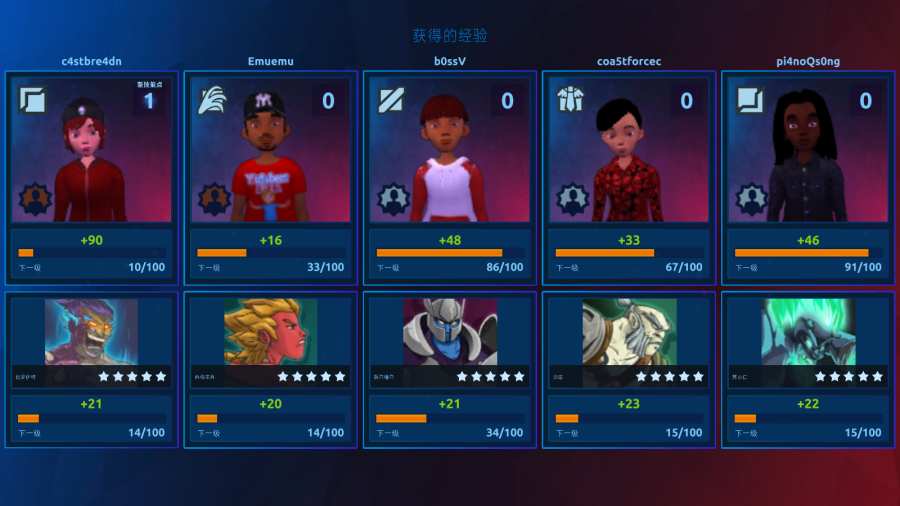Select the white-bearded elder hero portrait
The height and width of the screenshot is (506, 900).
coord(629,332)
